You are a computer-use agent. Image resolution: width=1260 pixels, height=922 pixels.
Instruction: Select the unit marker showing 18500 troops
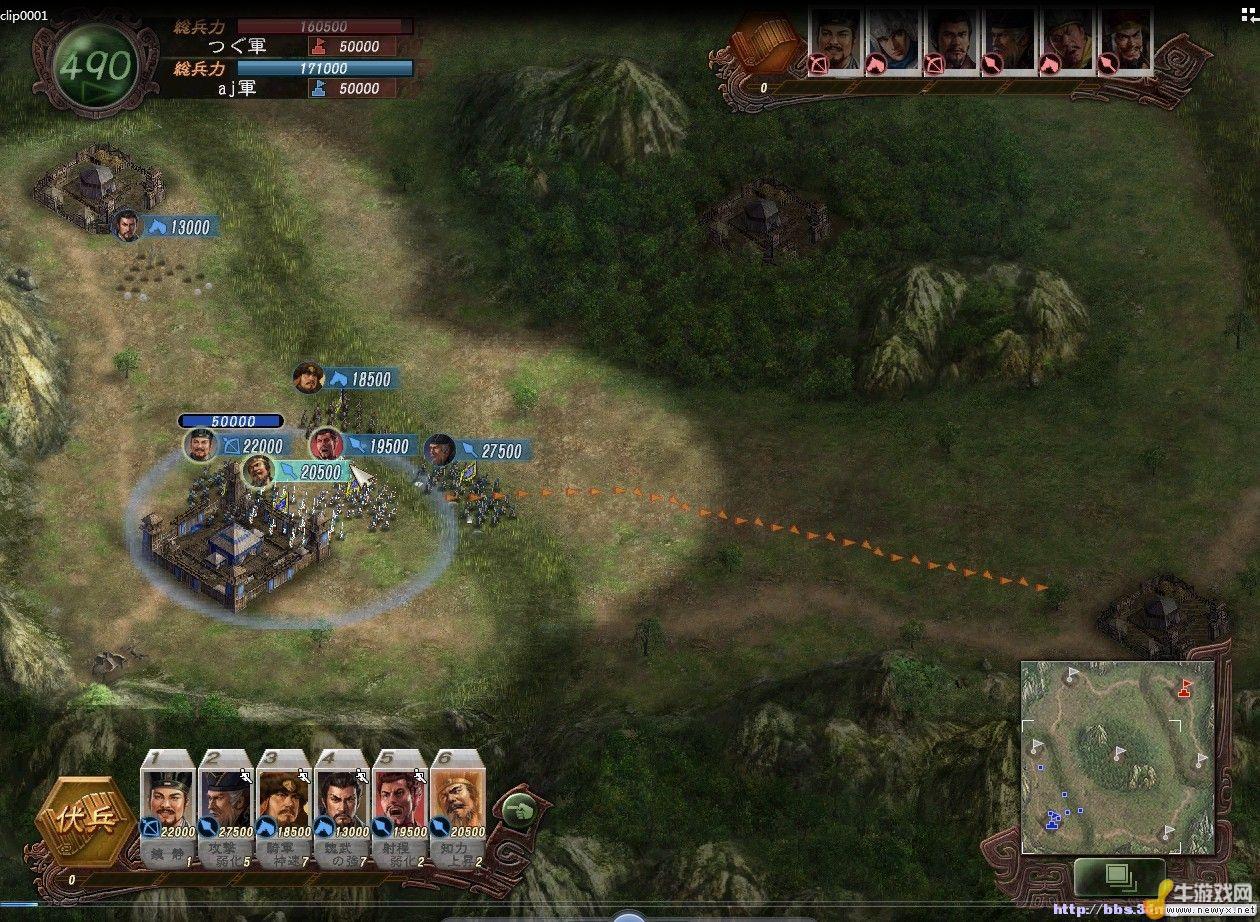point(347,379)
